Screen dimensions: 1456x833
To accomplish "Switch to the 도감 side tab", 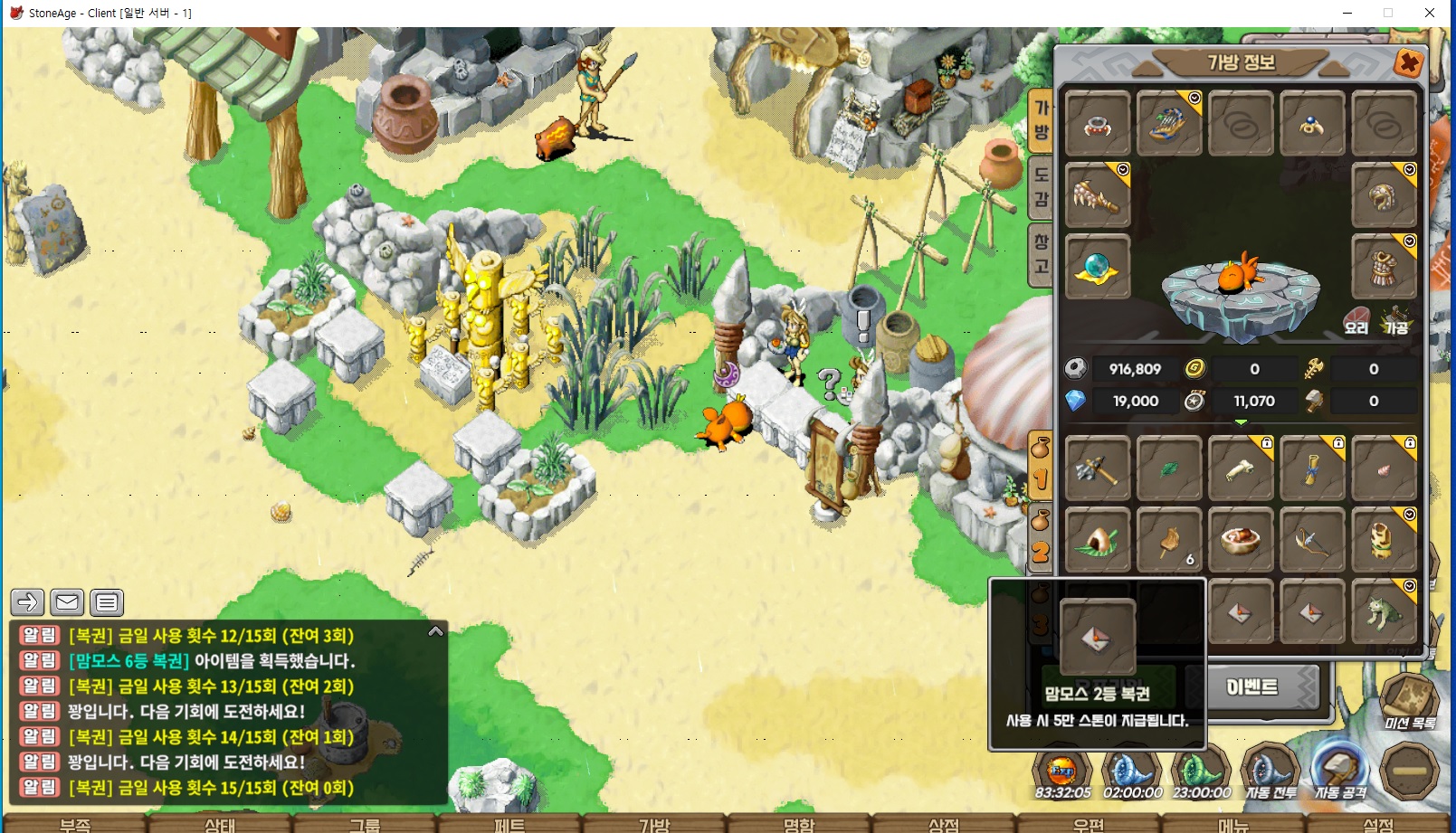I will point(1042,187).
